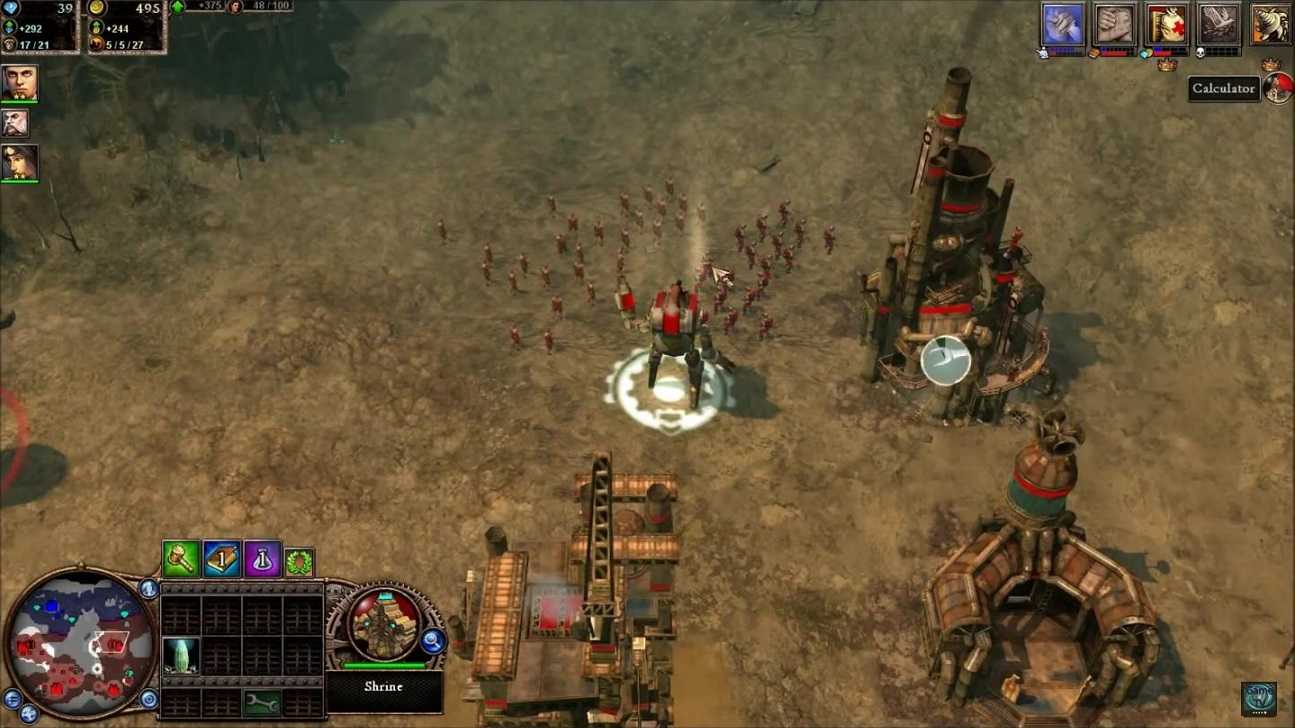Activate the red cross medic power
This screenshot has height=728, width=1295.
pyautogui.click(x=1166, y=24)
